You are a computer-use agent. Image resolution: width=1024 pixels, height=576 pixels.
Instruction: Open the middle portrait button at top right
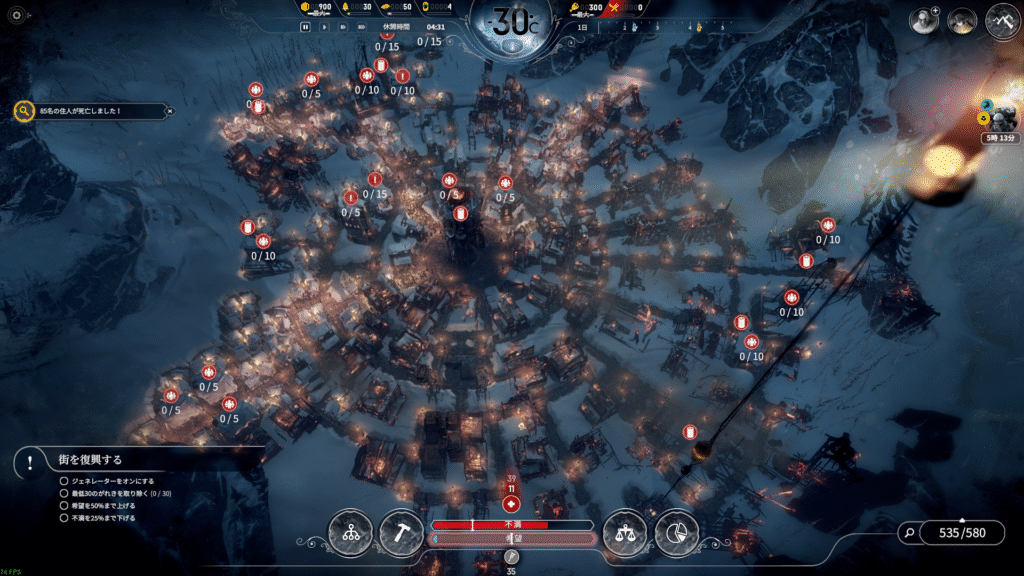pyautogui.click(x=963, y=22)
